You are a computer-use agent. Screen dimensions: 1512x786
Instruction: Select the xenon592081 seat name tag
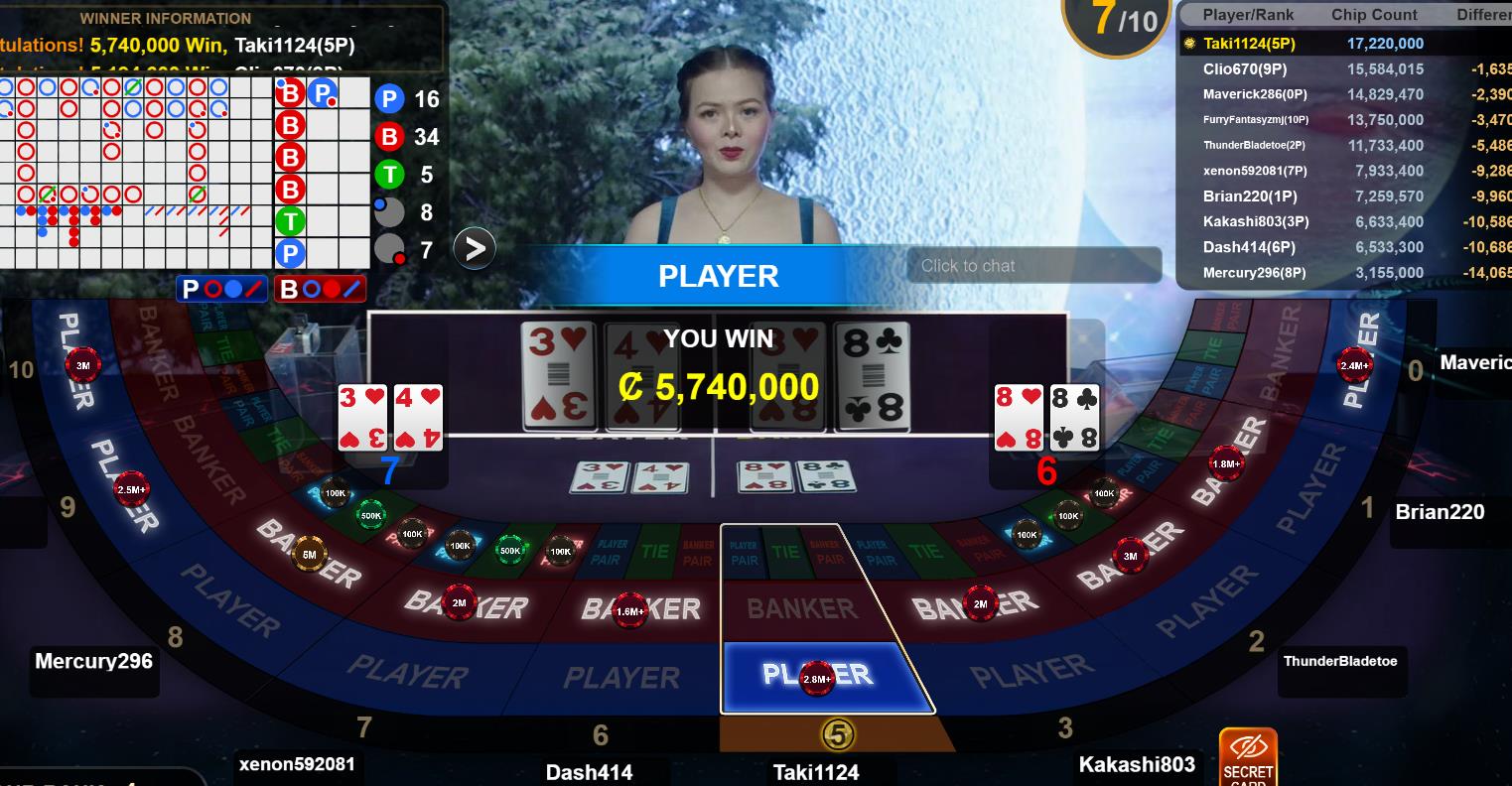[x=296, y=764]
